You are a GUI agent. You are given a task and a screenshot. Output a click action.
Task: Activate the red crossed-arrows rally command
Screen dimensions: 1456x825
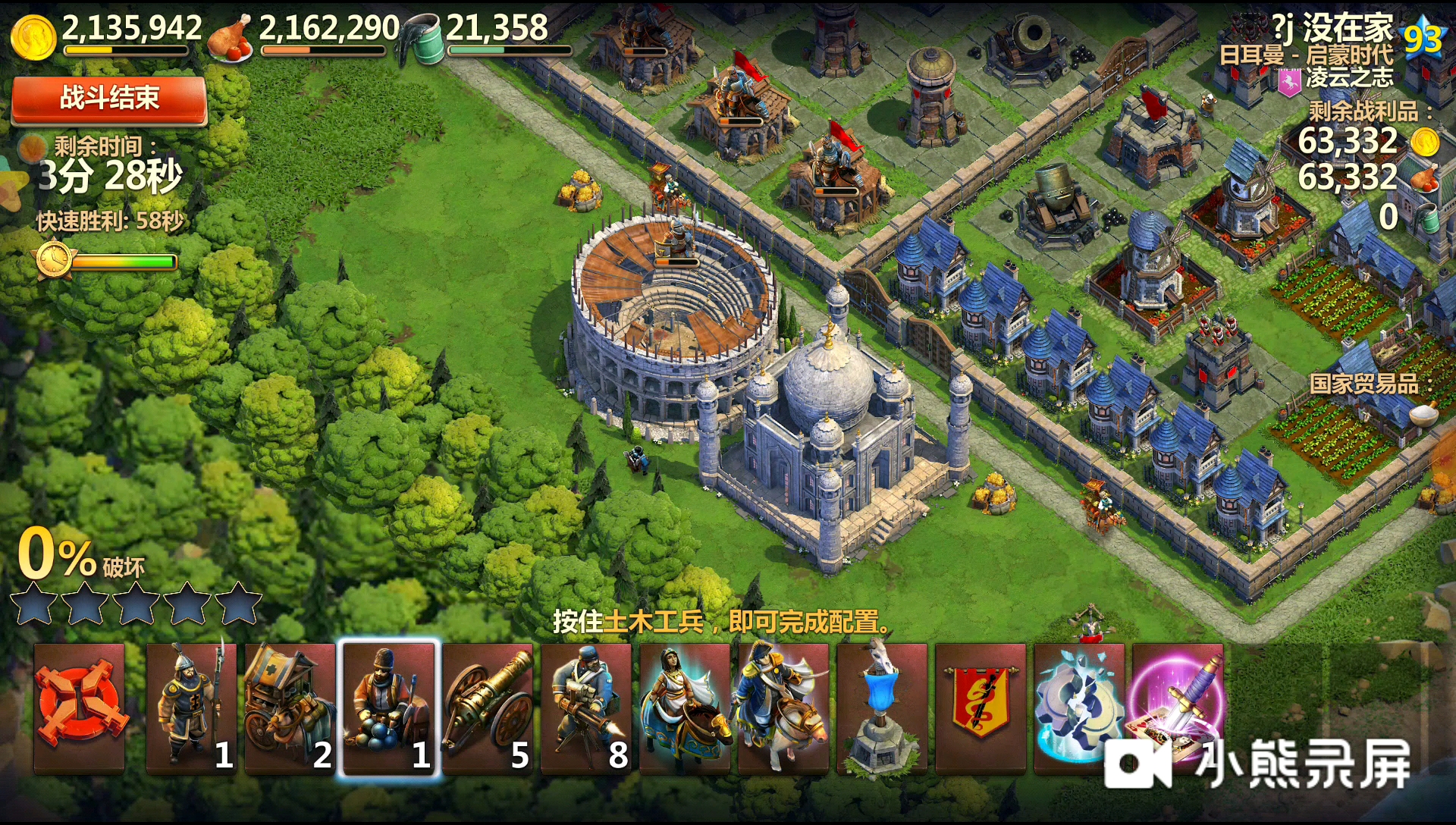(x=80, y=707)
